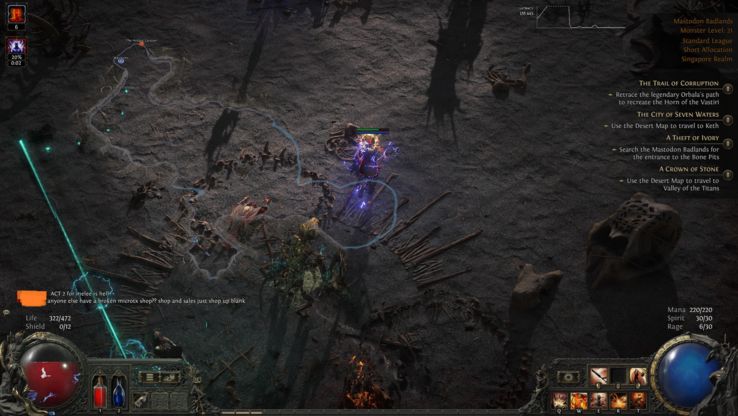Select A Crown of Stone quest

pyautogui.click(x=686, y=169)
